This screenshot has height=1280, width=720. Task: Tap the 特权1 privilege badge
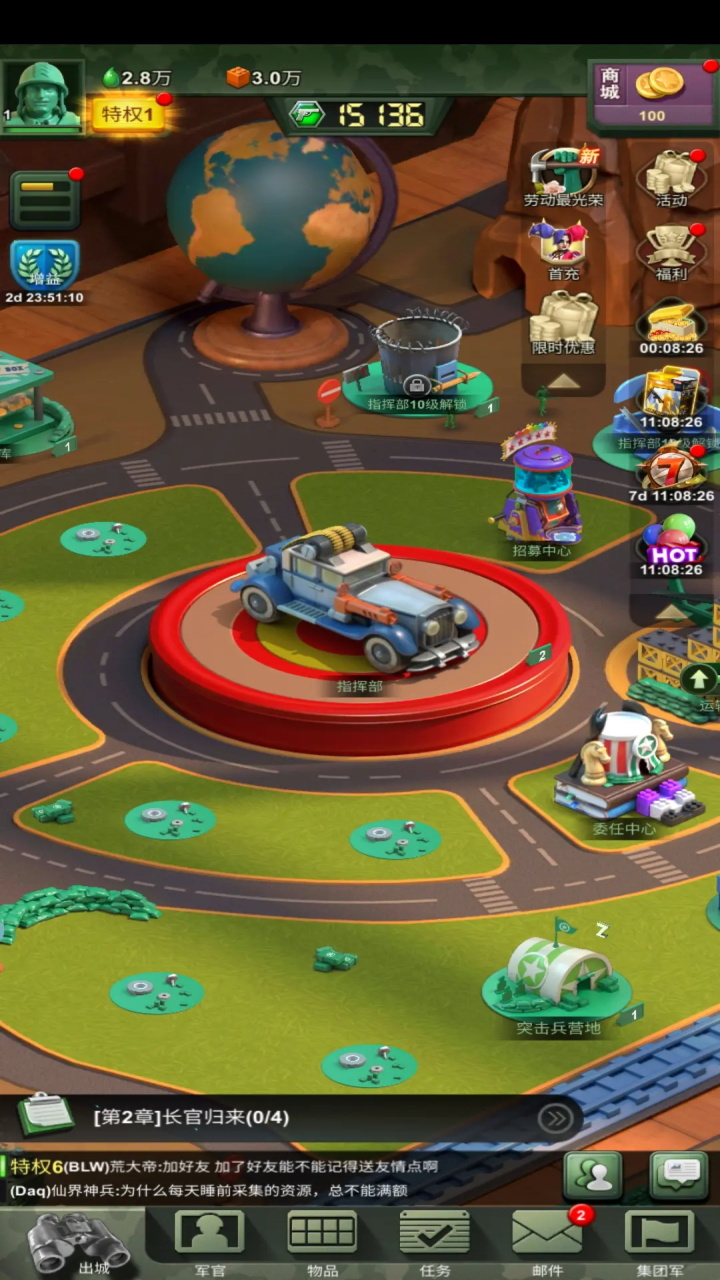(x=128, y=114)
